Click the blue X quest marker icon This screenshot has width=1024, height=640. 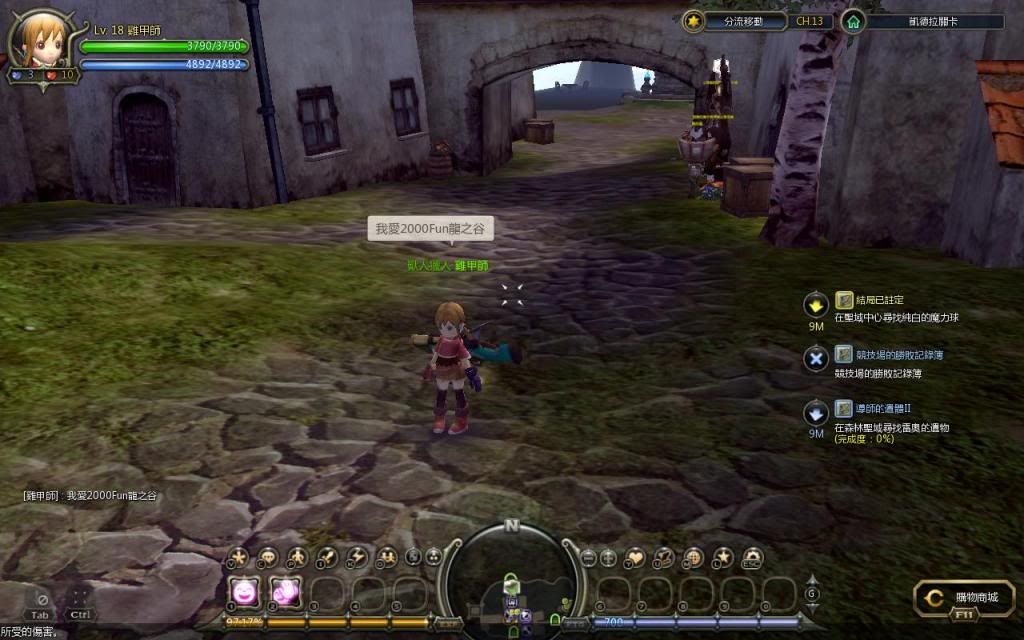pyautogui.click(x=816, y=358)
